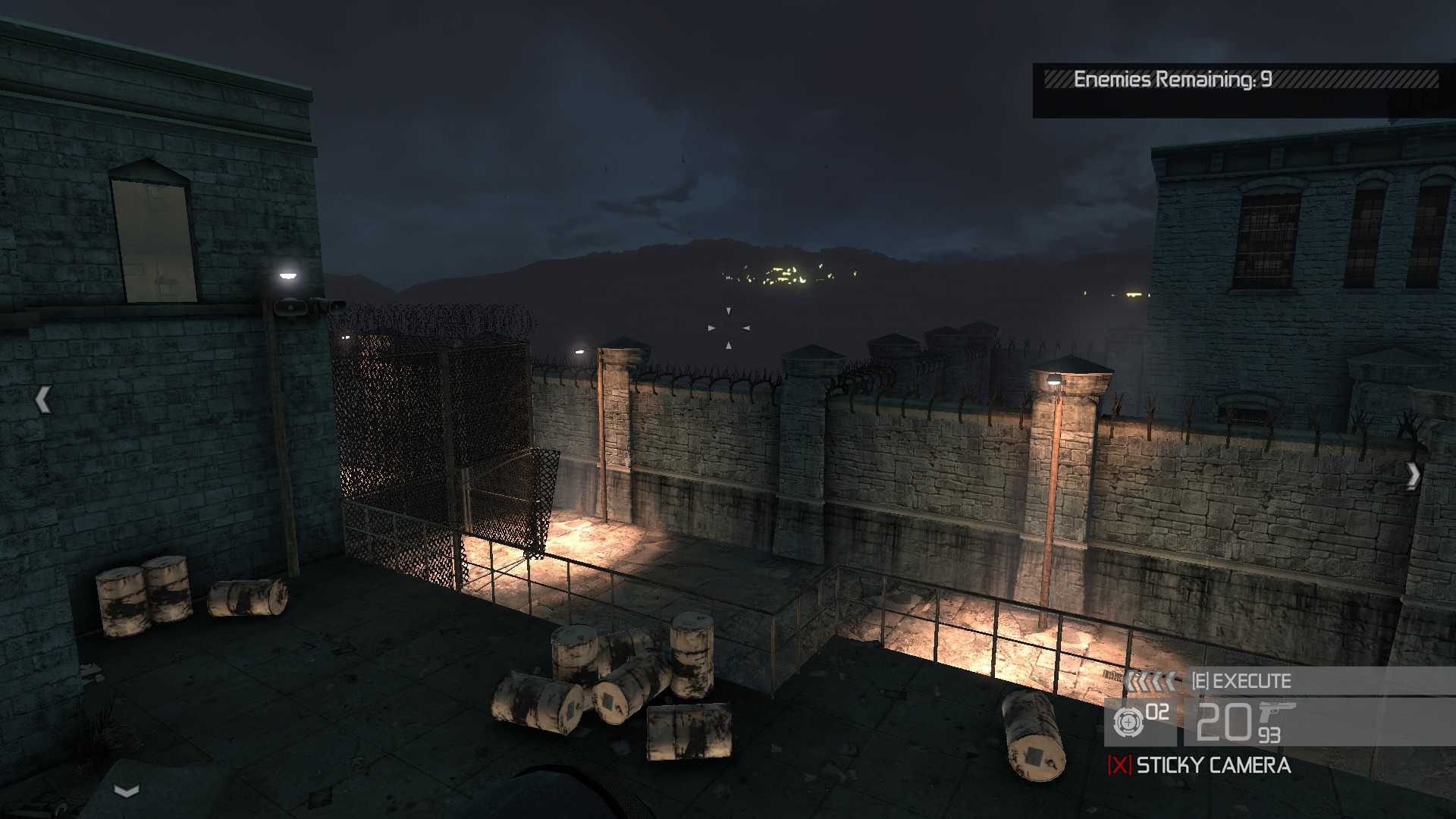The image size is (1456, 819).
Task: Click the pistol weapon icon
Action: 1276,715
